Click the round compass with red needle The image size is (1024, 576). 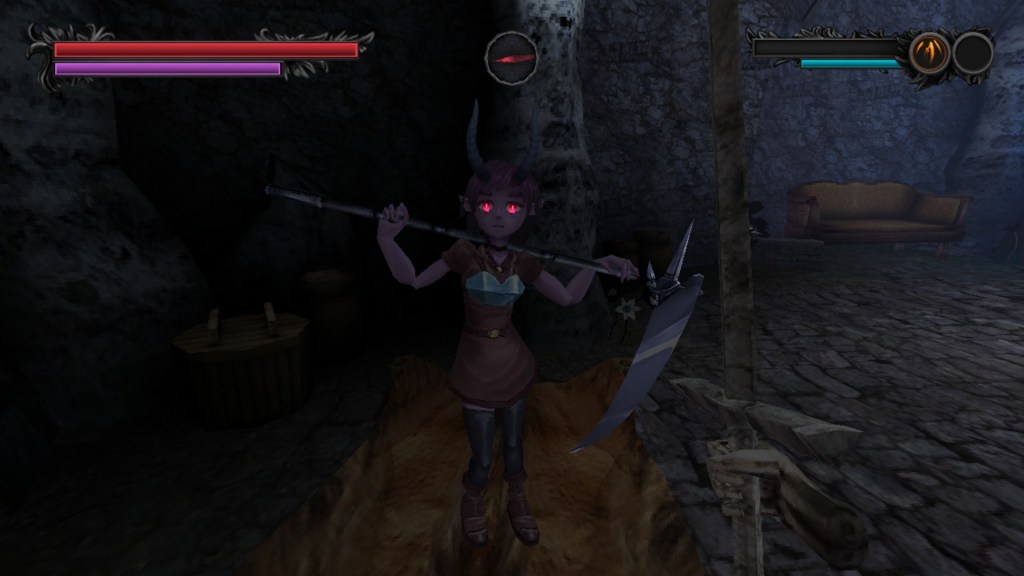coord(512,57)
